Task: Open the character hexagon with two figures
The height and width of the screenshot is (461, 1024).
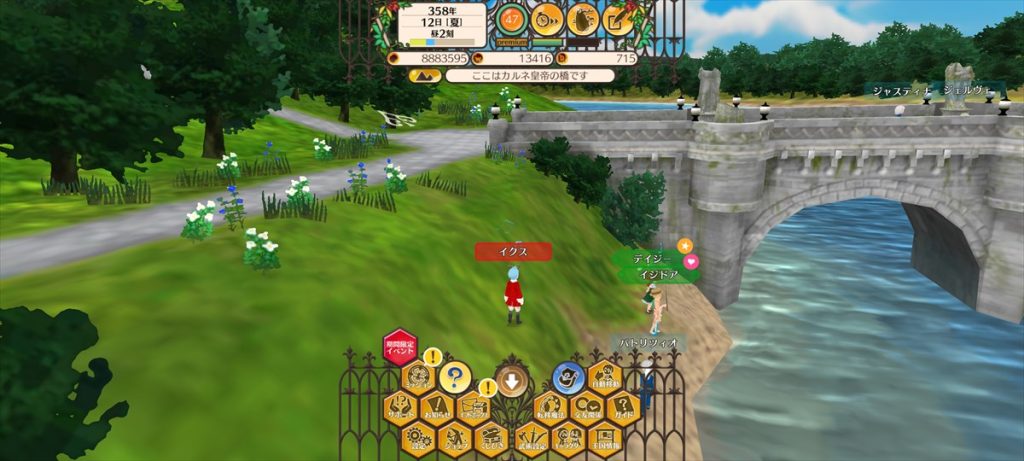Action: coord(568,437)
